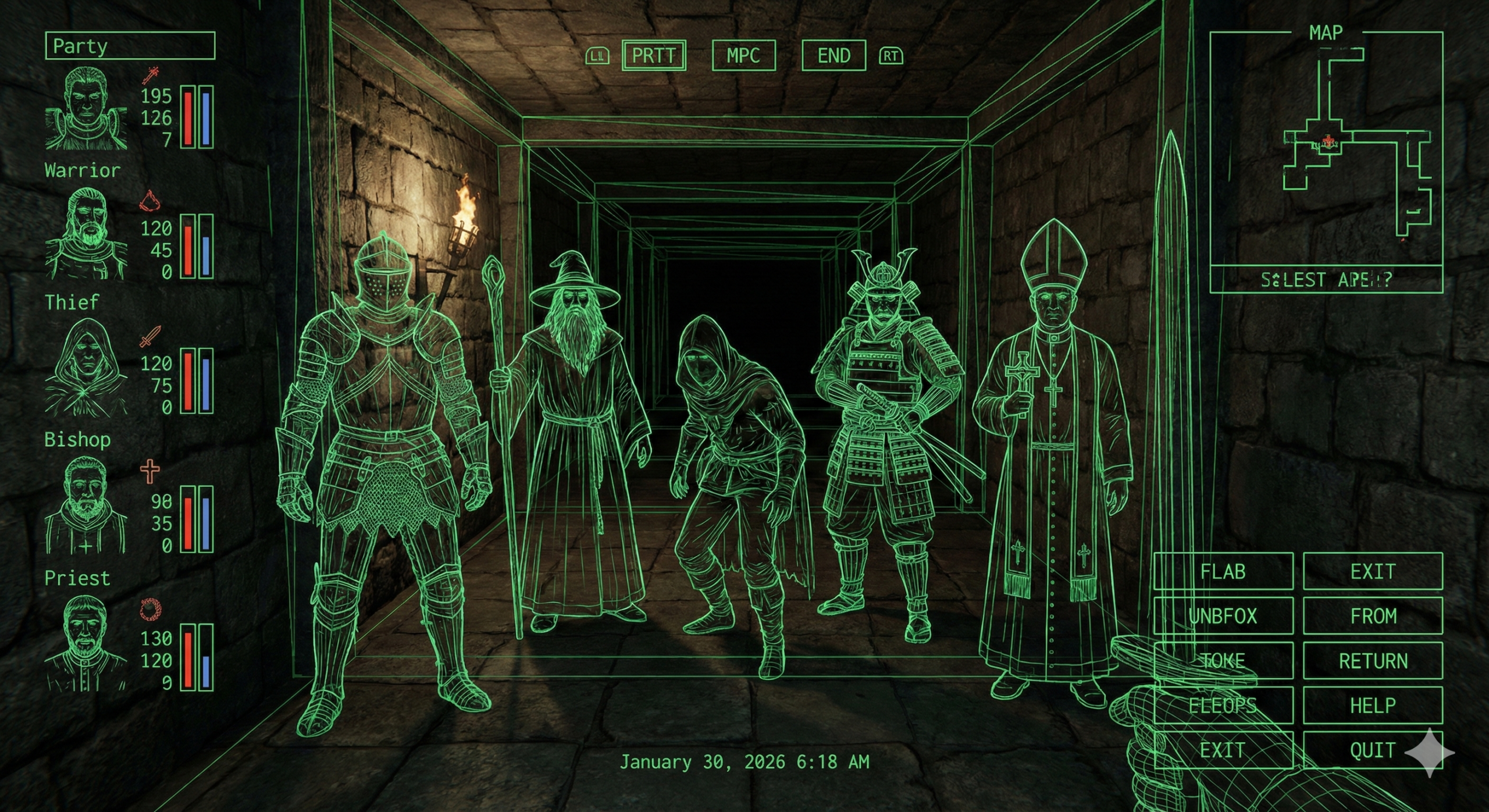Click the red cross class icon
Screen dimensions: 1489x812
150,471
